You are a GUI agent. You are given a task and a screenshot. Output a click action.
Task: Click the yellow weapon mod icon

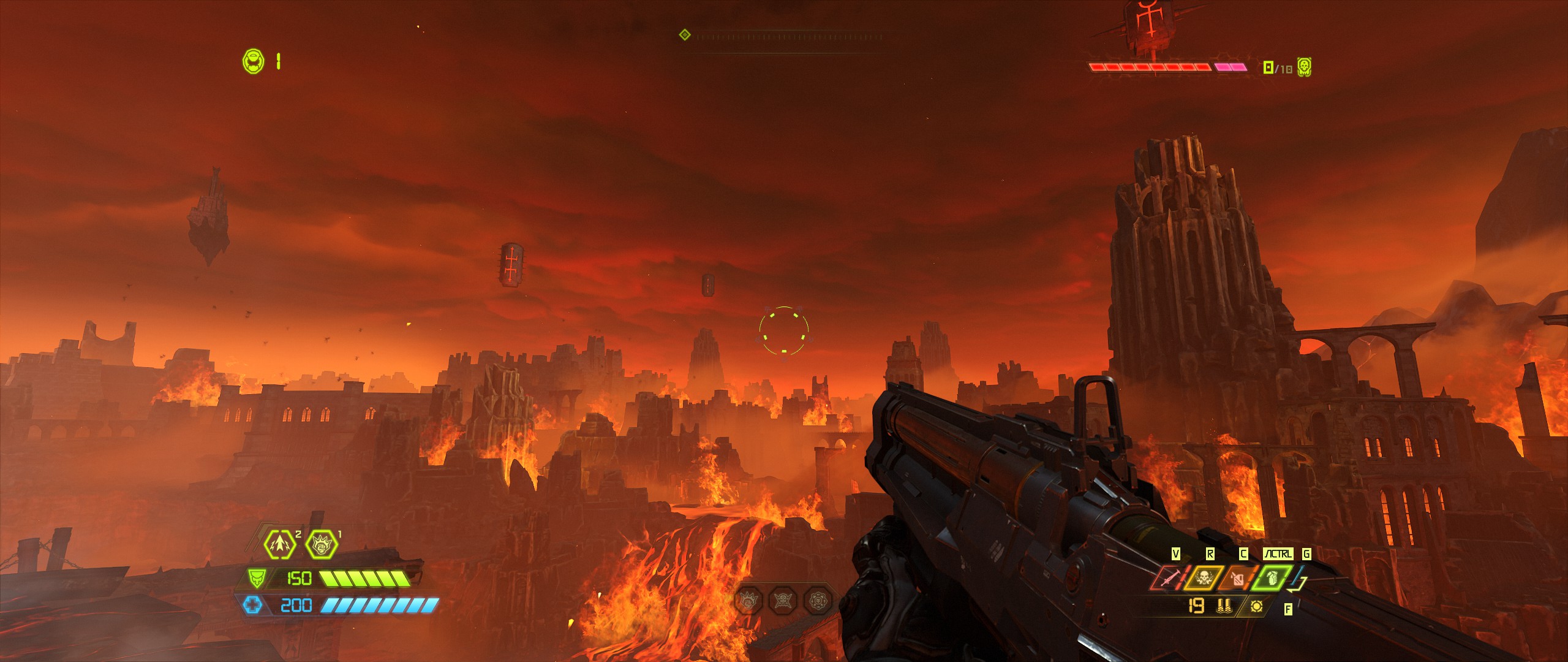point(1256,606)
